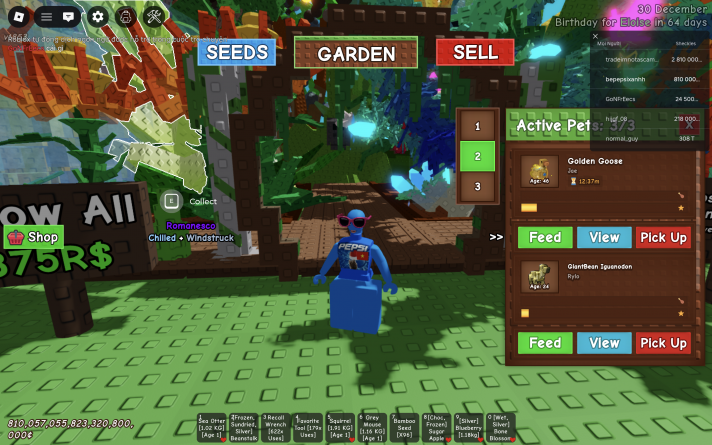Feed the Golden Goose
Viewport: 712px width, 445px height.
[545, 237]
